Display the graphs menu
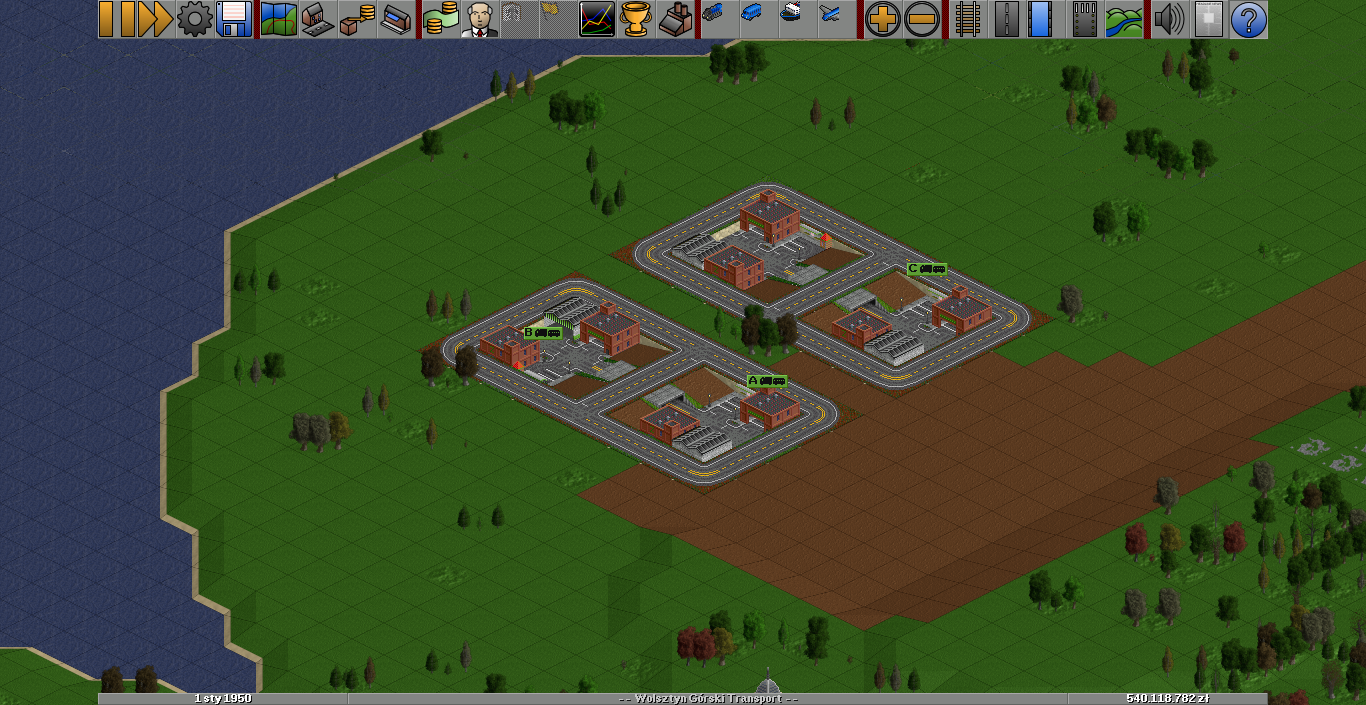This screenshot has height=705, width=1366. click(x=597, y=19)
